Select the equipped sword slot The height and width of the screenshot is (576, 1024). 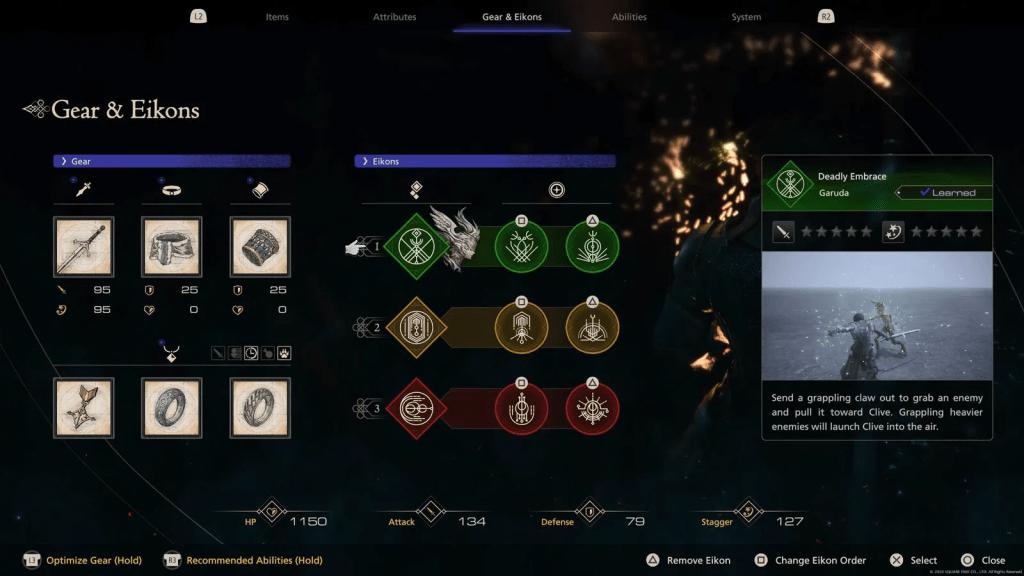[x=83, y=247]
